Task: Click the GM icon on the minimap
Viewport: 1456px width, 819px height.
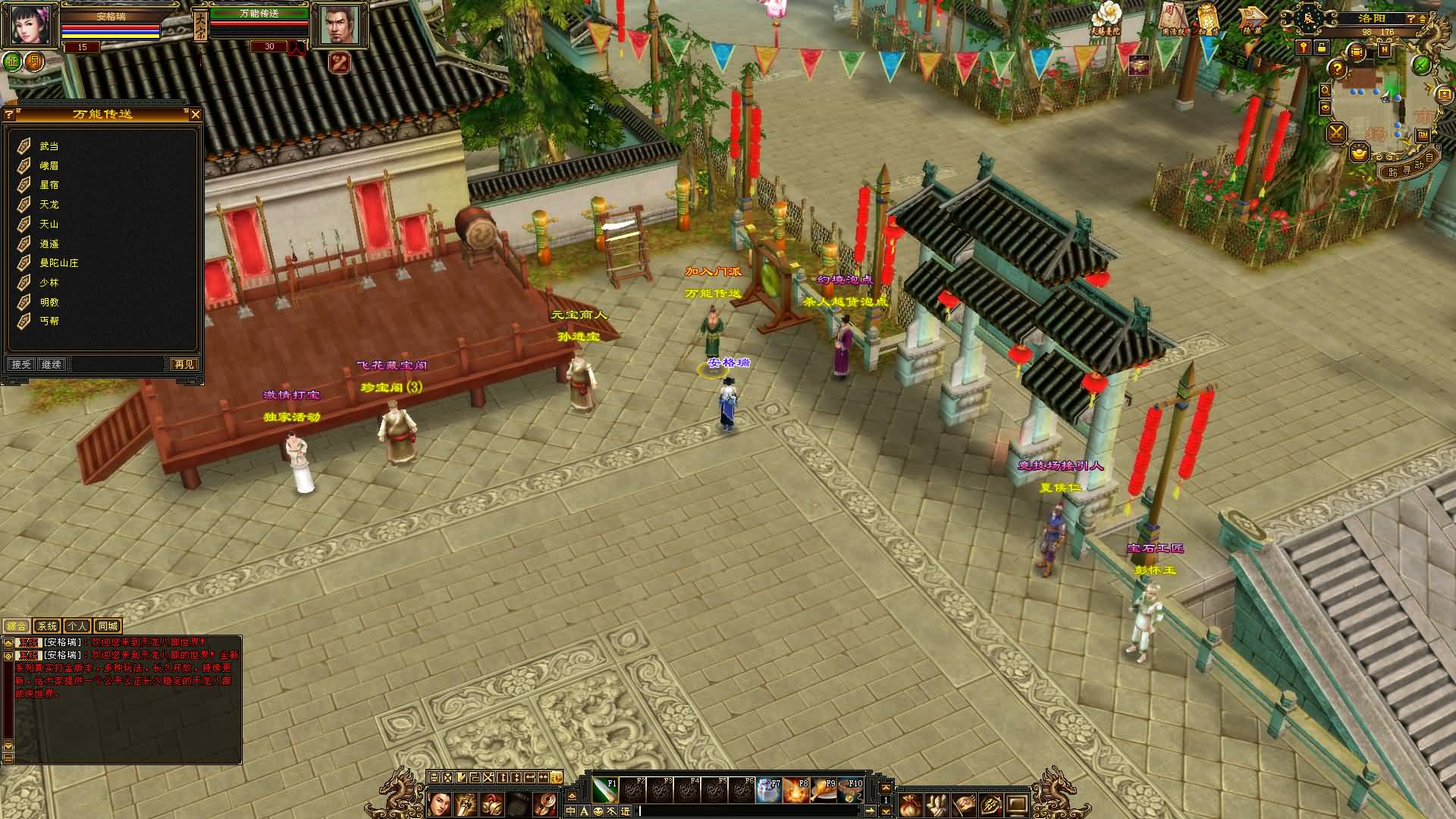Action: pyautogui.click(x=1423, y=135)
